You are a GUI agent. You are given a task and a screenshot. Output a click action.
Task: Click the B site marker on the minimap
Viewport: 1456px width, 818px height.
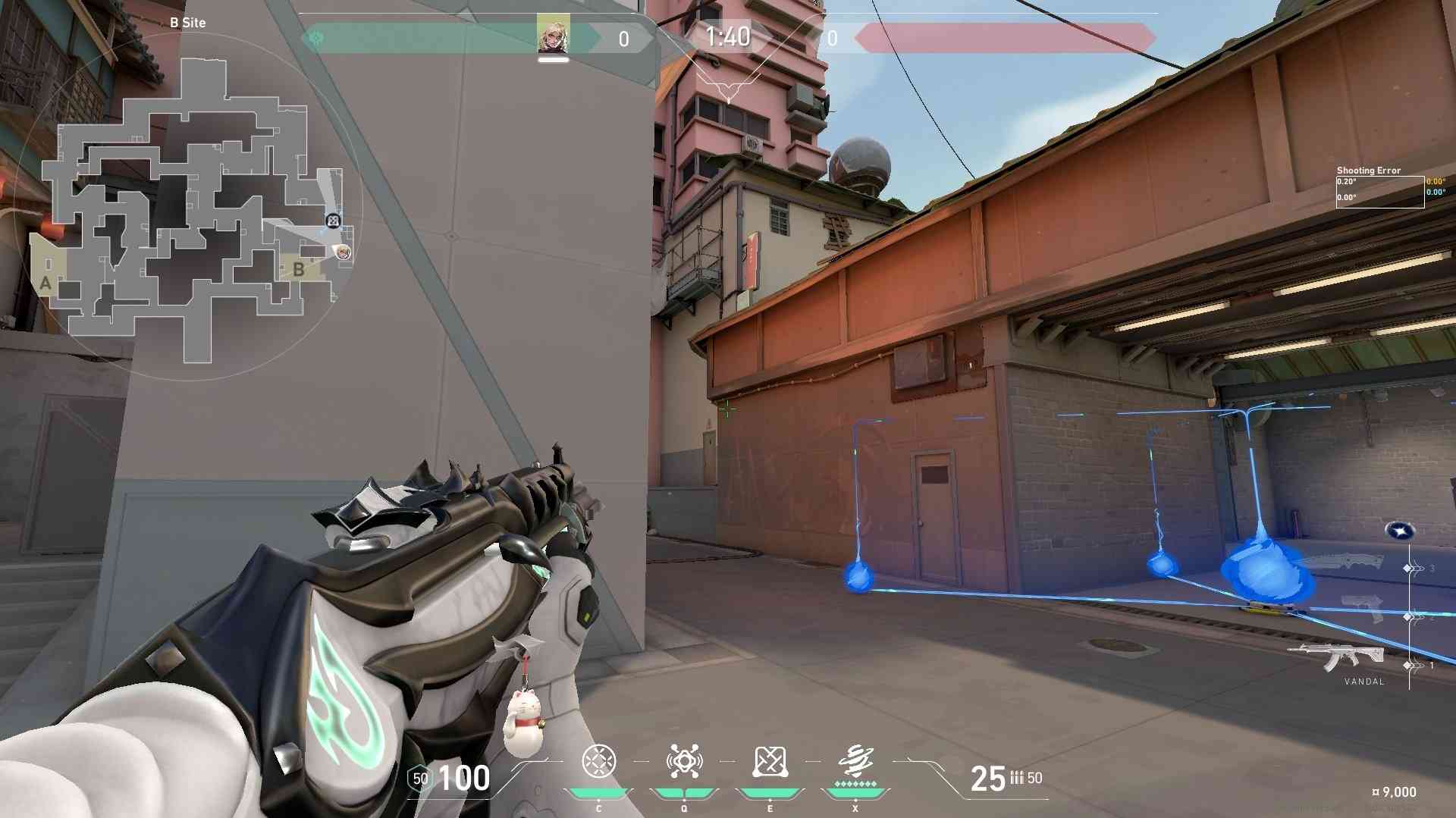pos(298,269)
